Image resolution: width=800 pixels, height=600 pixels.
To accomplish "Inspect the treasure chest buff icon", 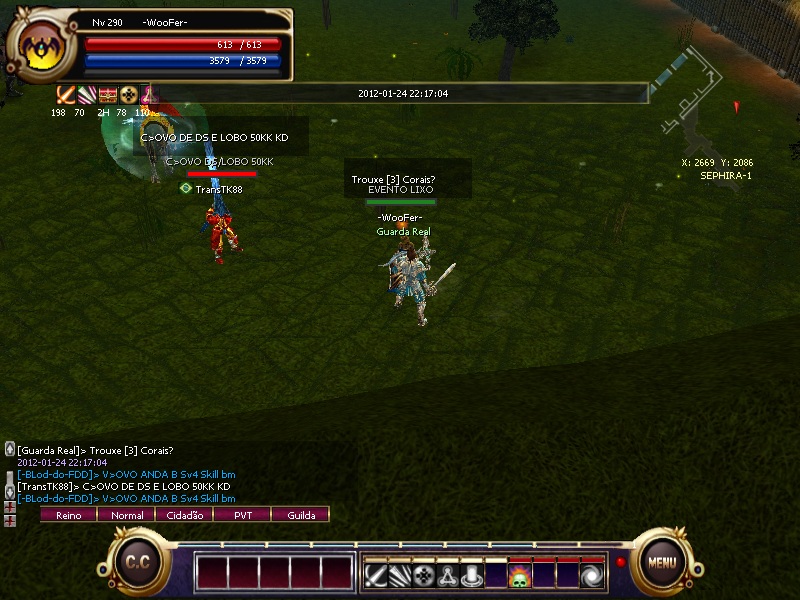I will 108,95.
